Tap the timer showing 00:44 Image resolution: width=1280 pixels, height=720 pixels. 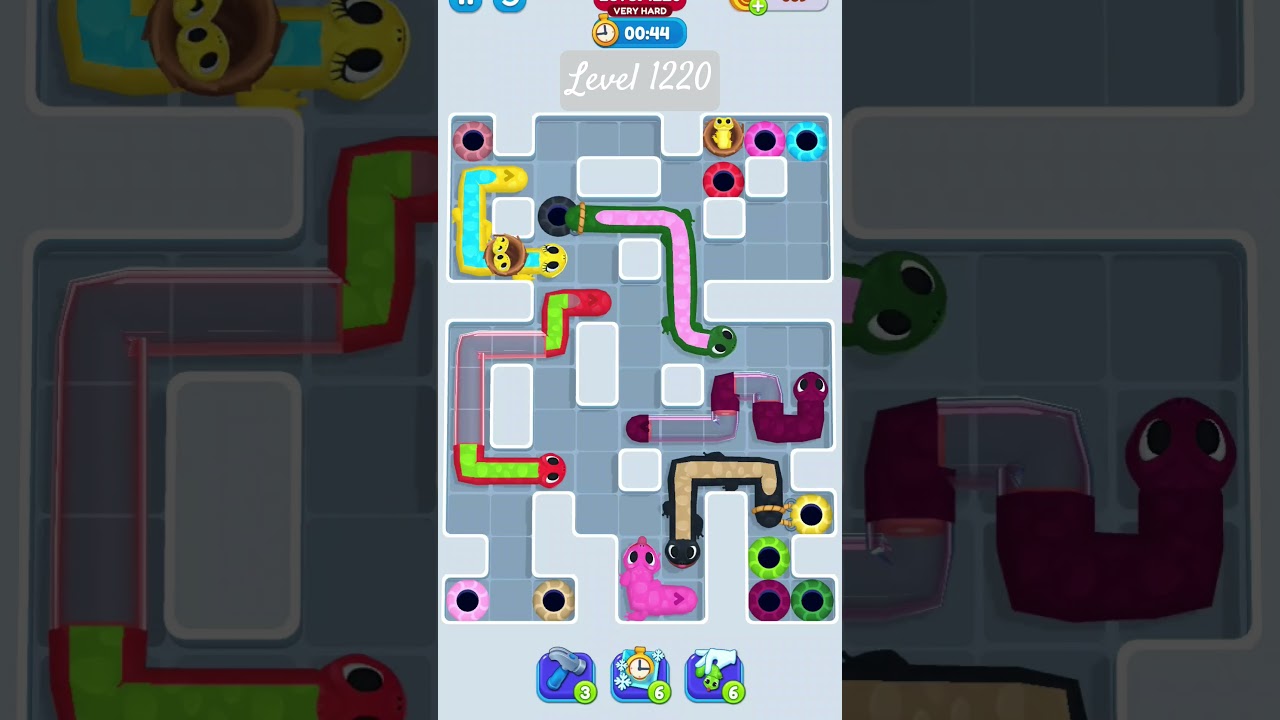pos(640,31)
